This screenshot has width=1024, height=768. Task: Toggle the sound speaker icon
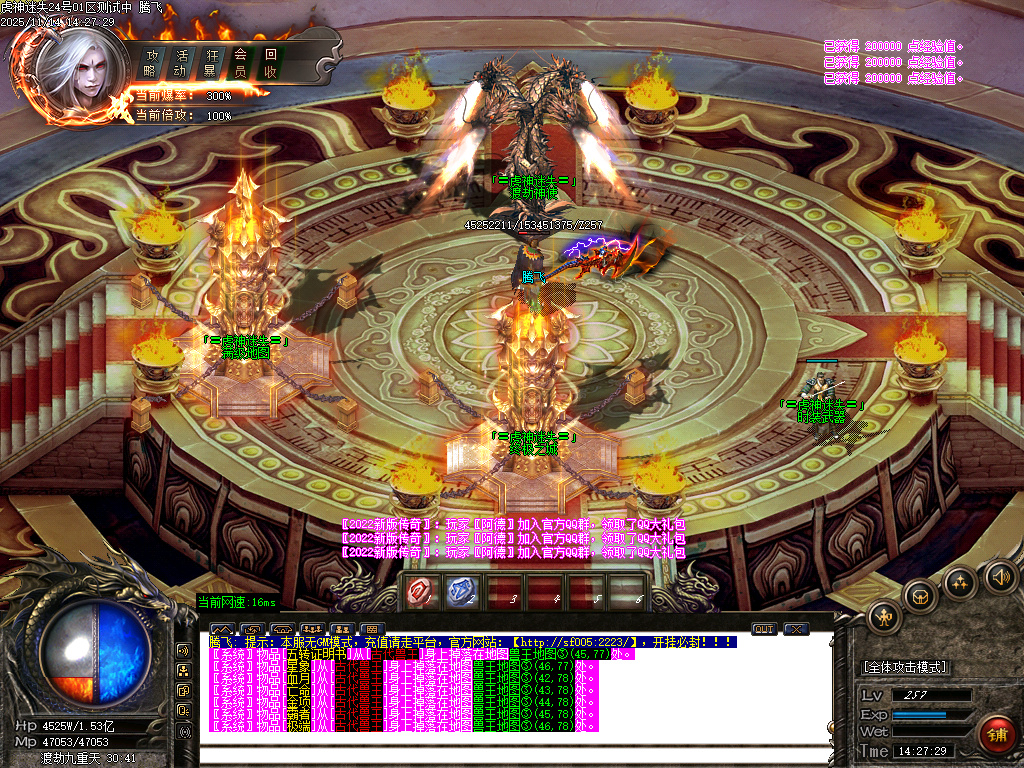pos(1000,576)
